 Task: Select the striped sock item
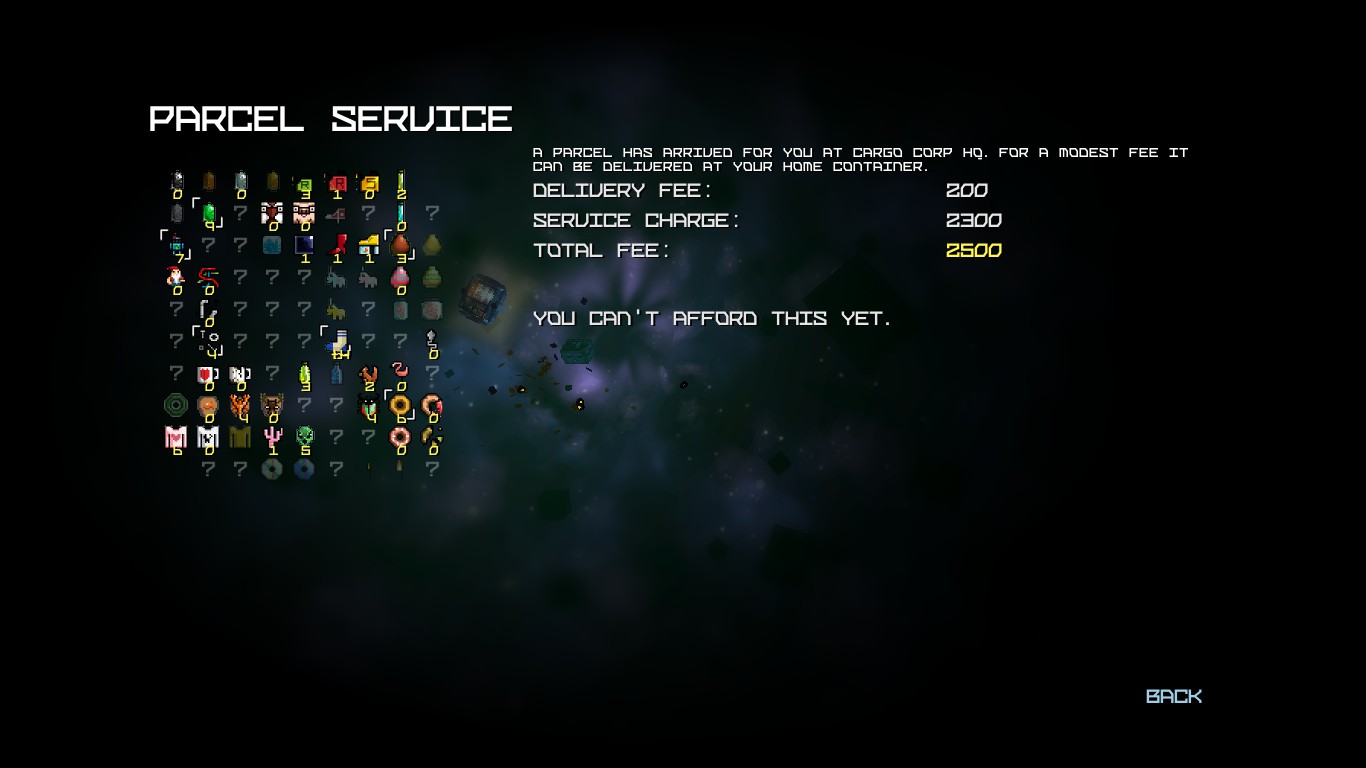tap(339, 342)
